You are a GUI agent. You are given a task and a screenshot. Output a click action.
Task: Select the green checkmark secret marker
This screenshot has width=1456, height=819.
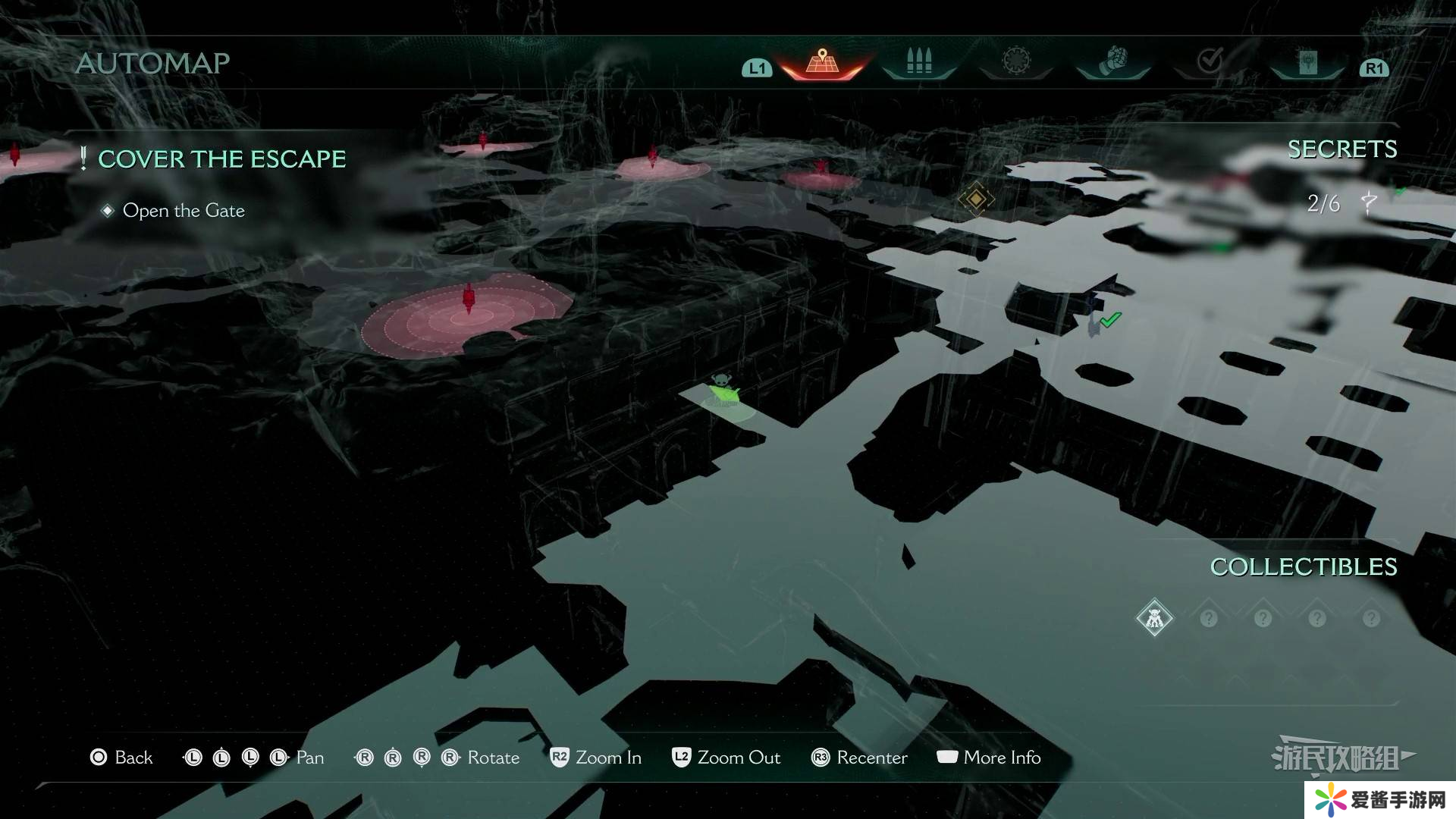pyautogui.click(x=1110, y=320)
